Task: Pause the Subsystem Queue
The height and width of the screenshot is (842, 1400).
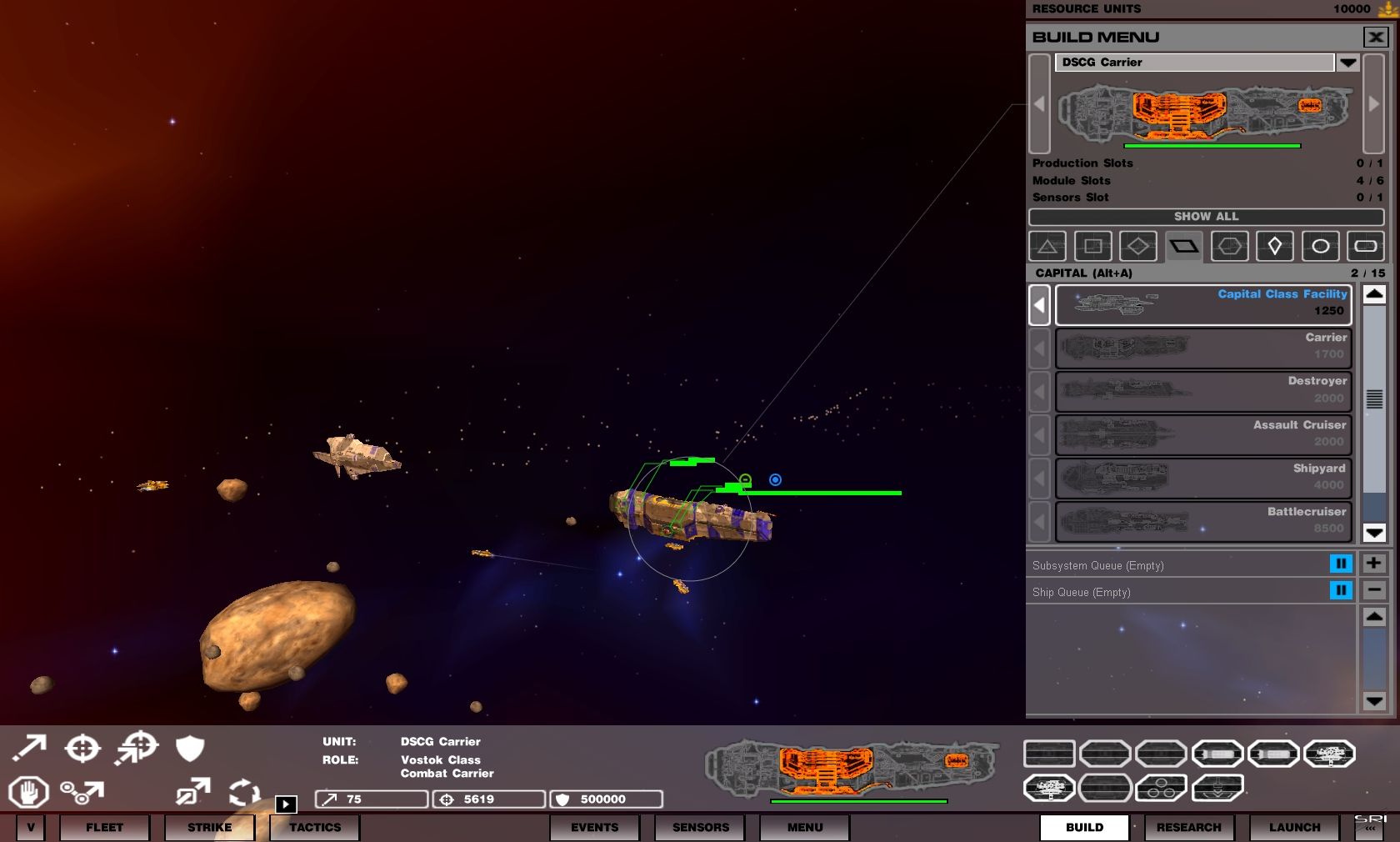Action: (1341, 564)
